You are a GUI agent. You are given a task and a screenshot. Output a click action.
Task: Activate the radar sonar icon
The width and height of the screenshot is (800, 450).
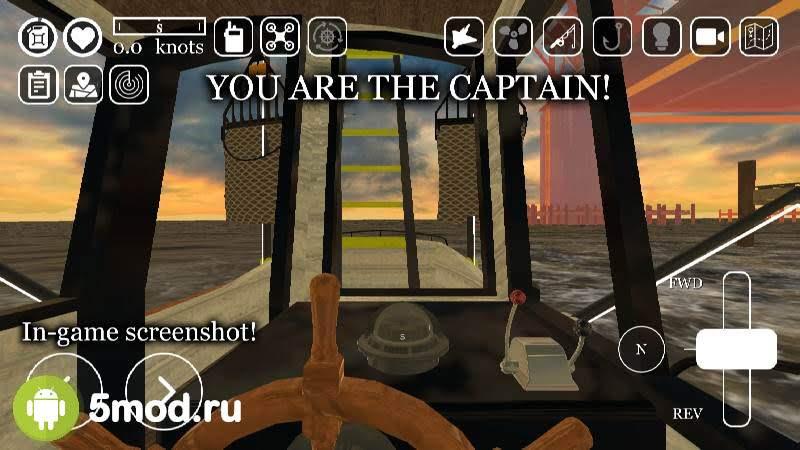click(129, 85)
